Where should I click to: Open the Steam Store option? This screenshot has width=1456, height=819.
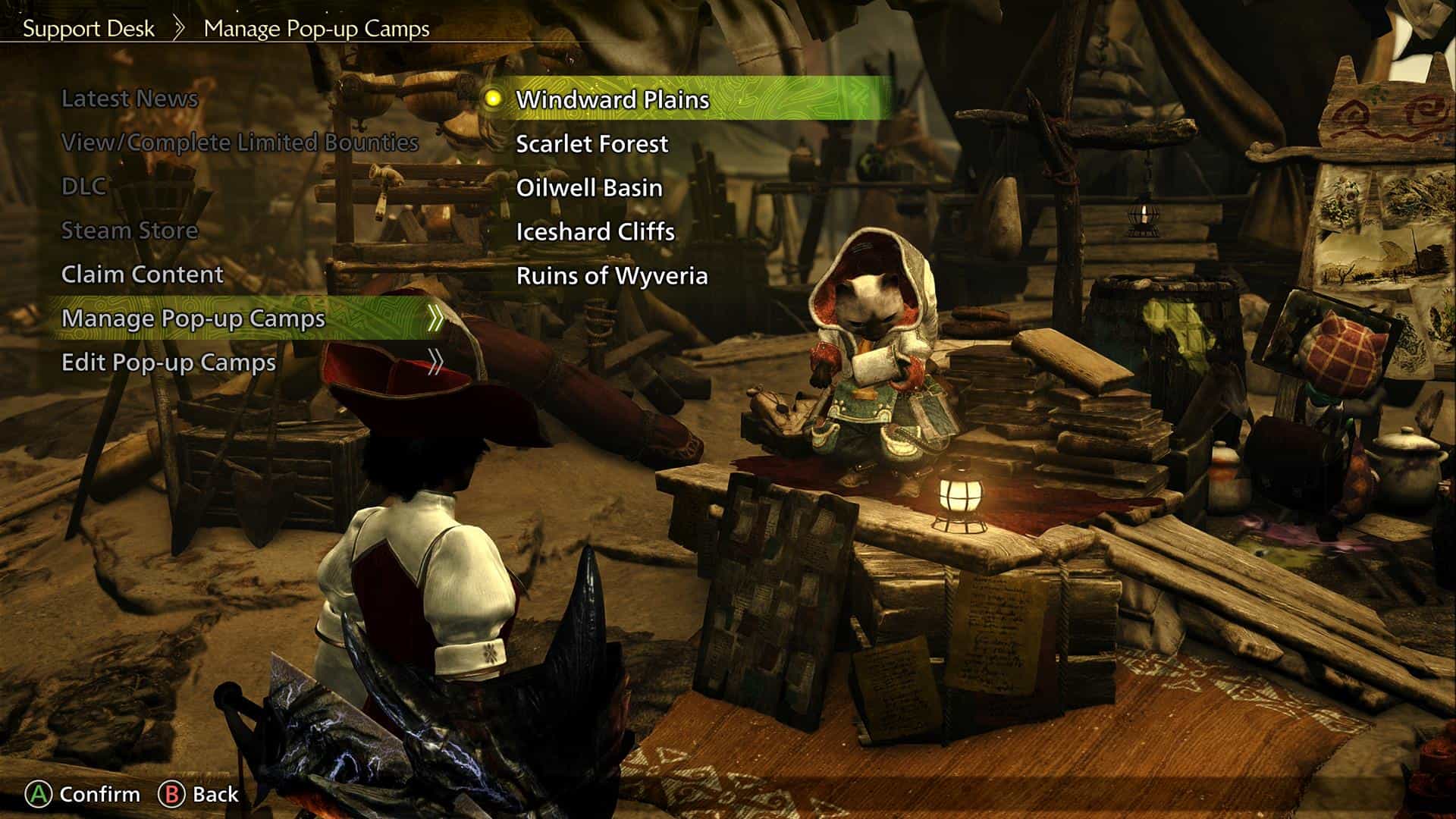pyautogui.click(x=129, y=231)
